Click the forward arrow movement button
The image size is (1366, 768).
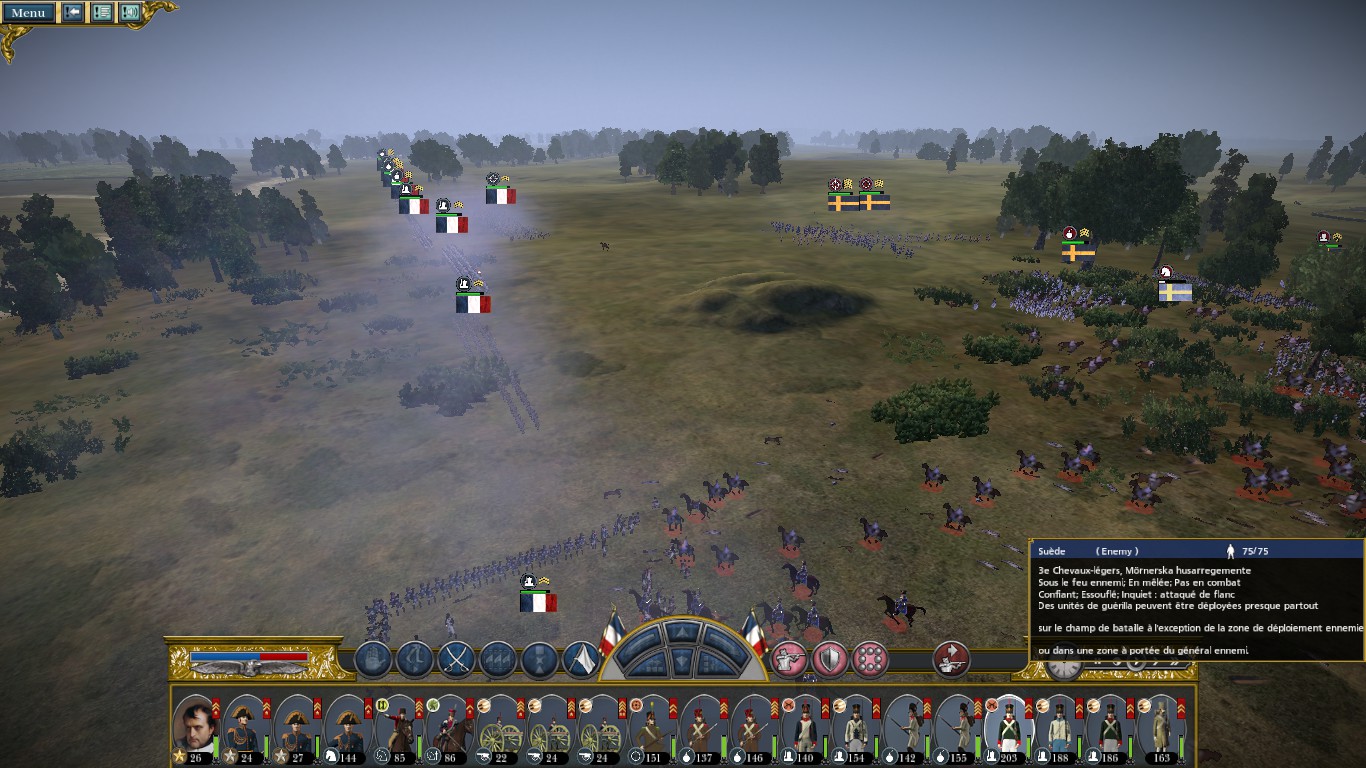[x=683, y=634]
